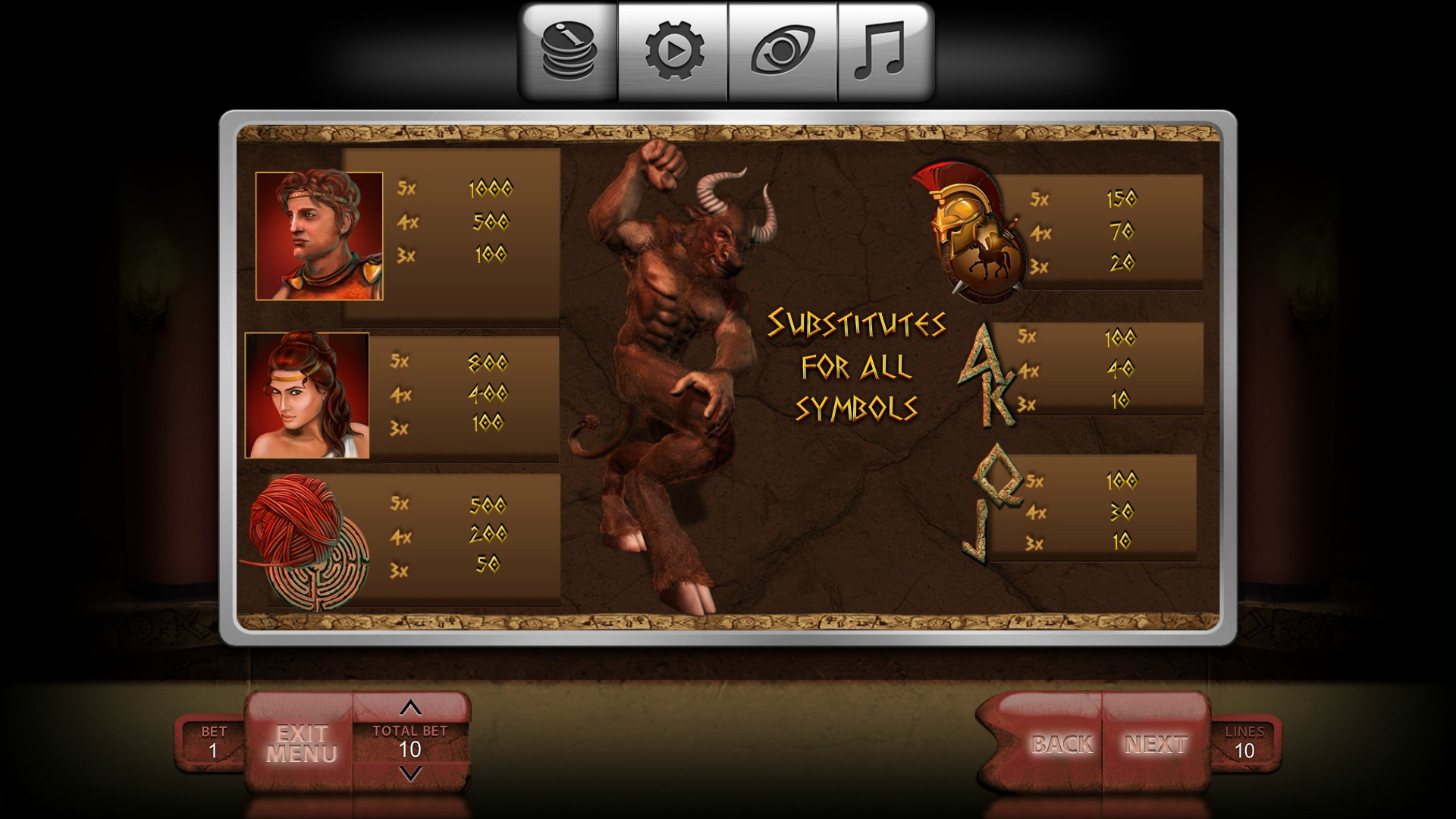Go to the previous page with Back
Image resolution: width=1456 pixels, height=819 pixels.
click(1061, 744)
